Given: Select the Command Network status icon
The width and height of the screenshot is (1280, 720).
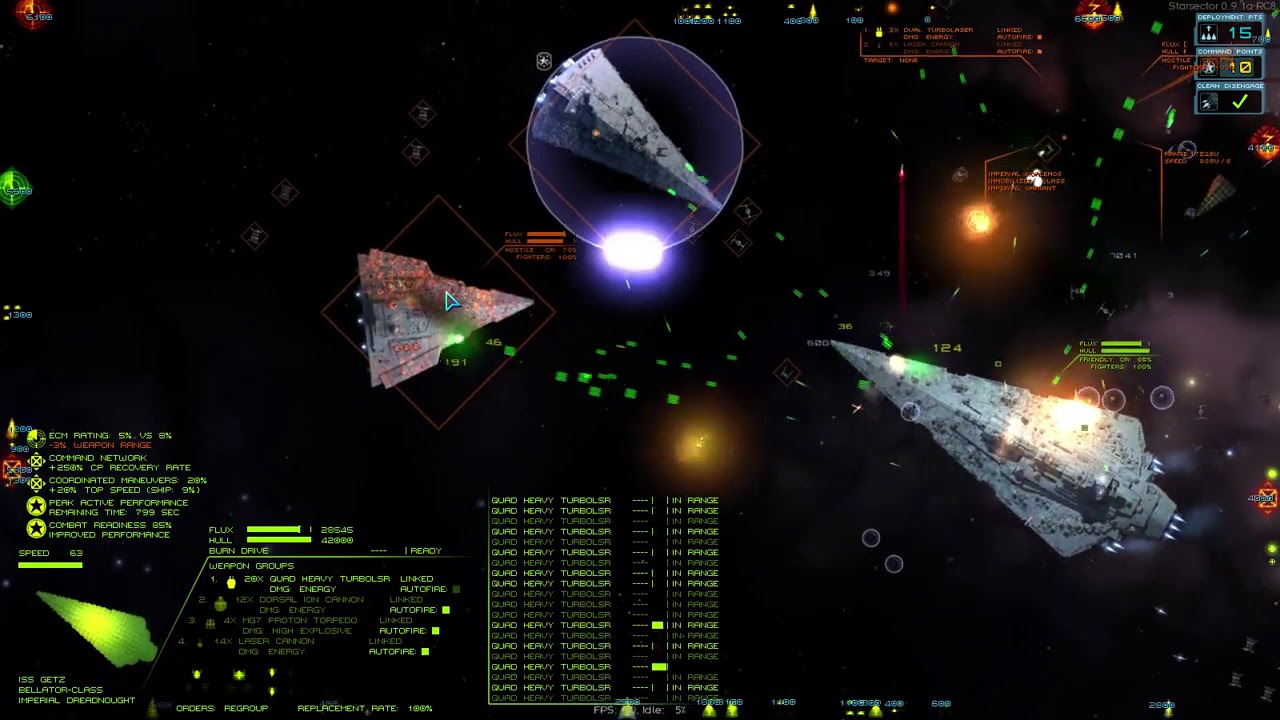Looking at the screenshot, I should [x=36, y=462].
